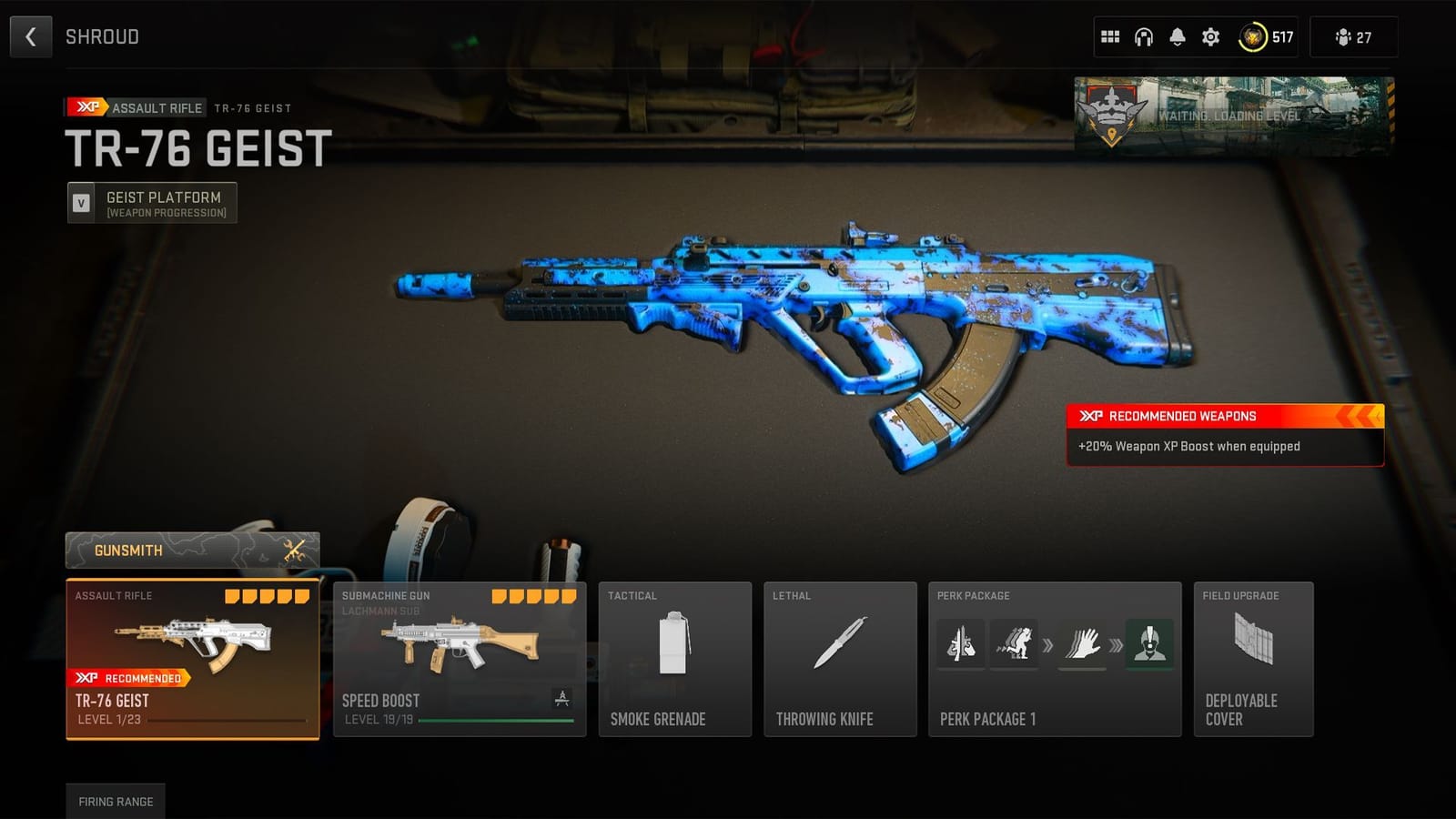Click the Firing Range button

point(116,802)
